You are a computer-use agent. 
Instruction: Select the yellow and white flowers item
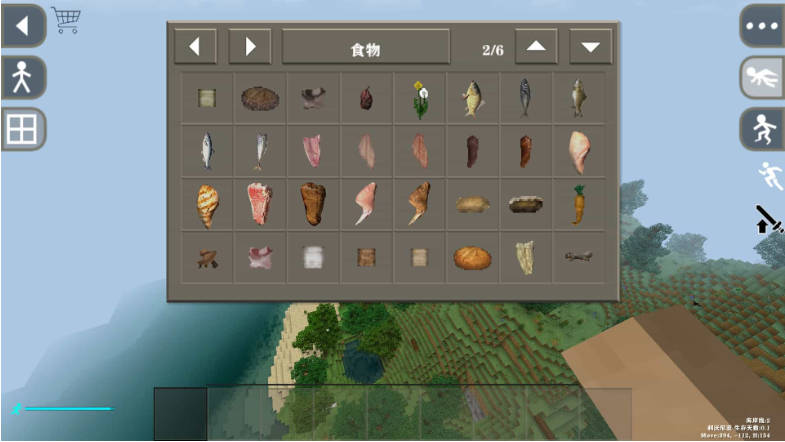point(419,98)
